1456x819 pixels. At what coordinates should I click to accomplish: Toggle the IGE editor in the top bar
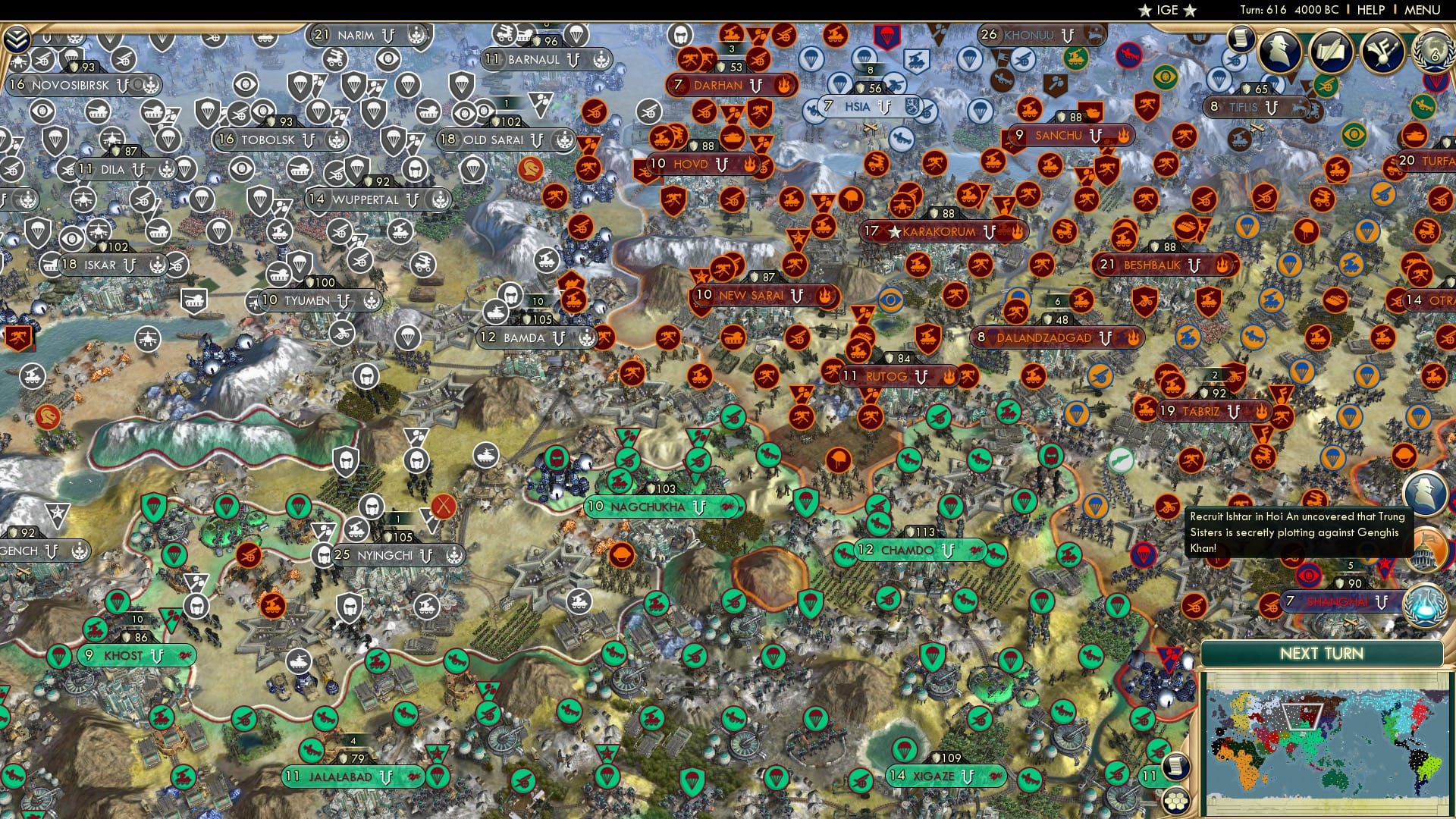pos(1168,11)
